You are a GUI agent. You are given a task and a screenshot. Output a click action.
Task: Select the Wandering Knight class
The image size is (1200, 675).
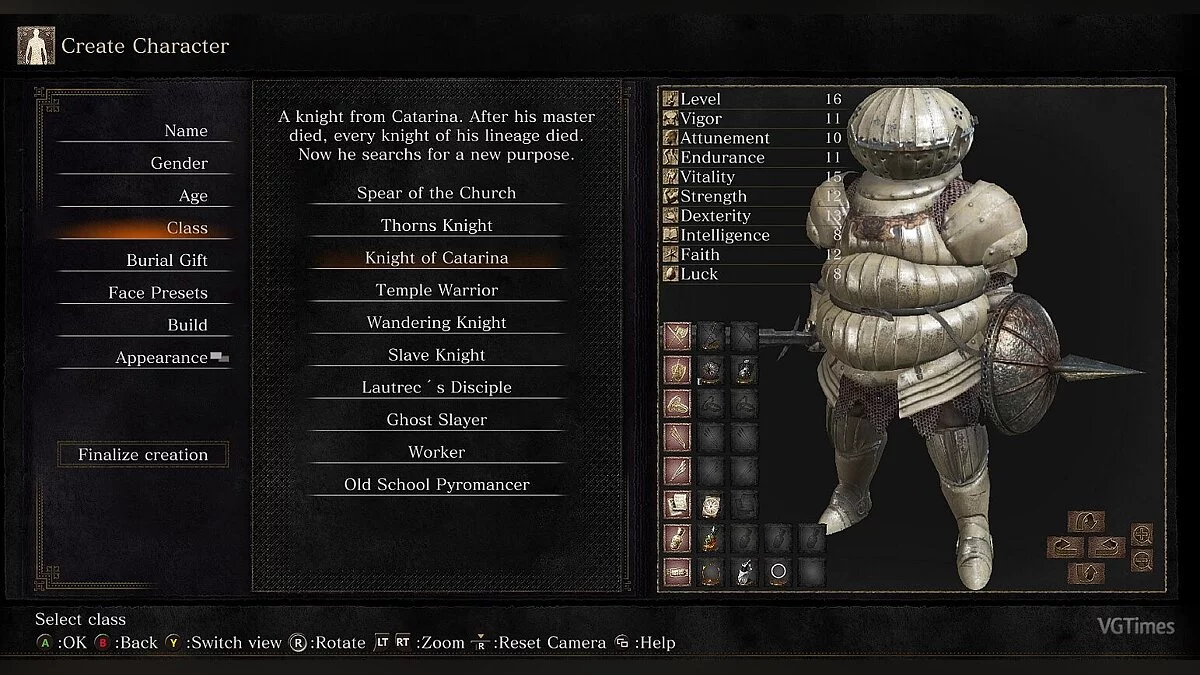click(x=436, y=323)
